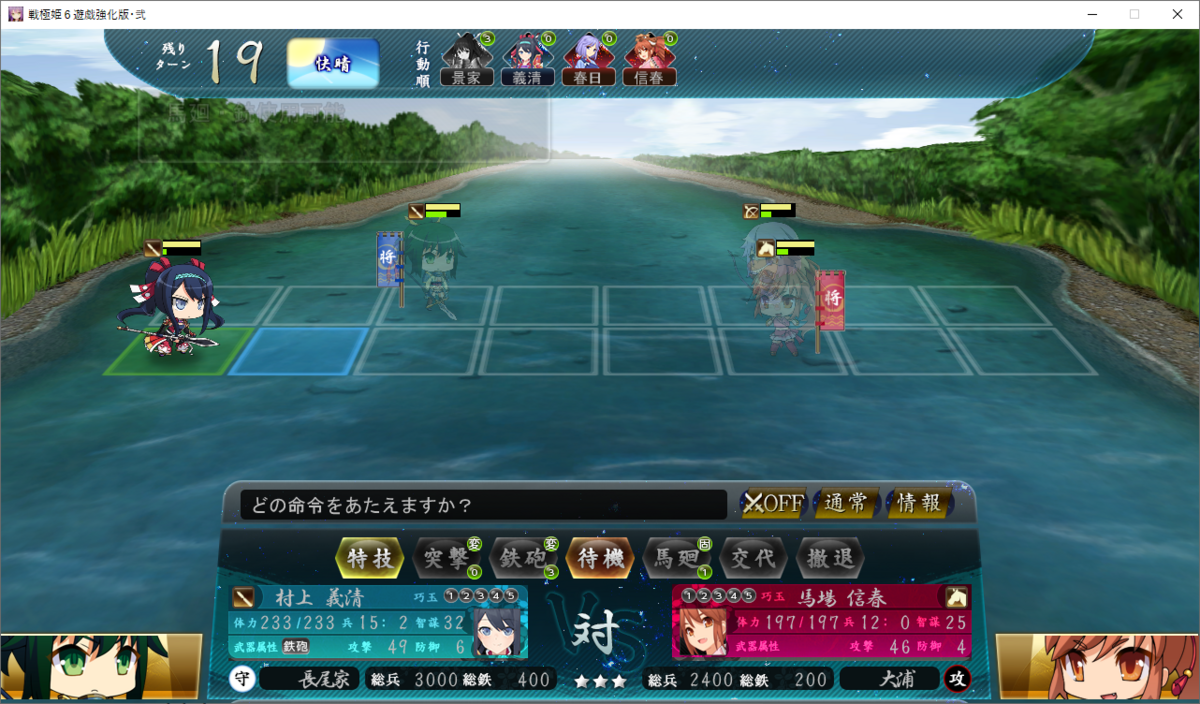This screenshot has width=1200, height=704.
Task: Click 信春 portrait in turn order
Action: (x=649, y=62)
